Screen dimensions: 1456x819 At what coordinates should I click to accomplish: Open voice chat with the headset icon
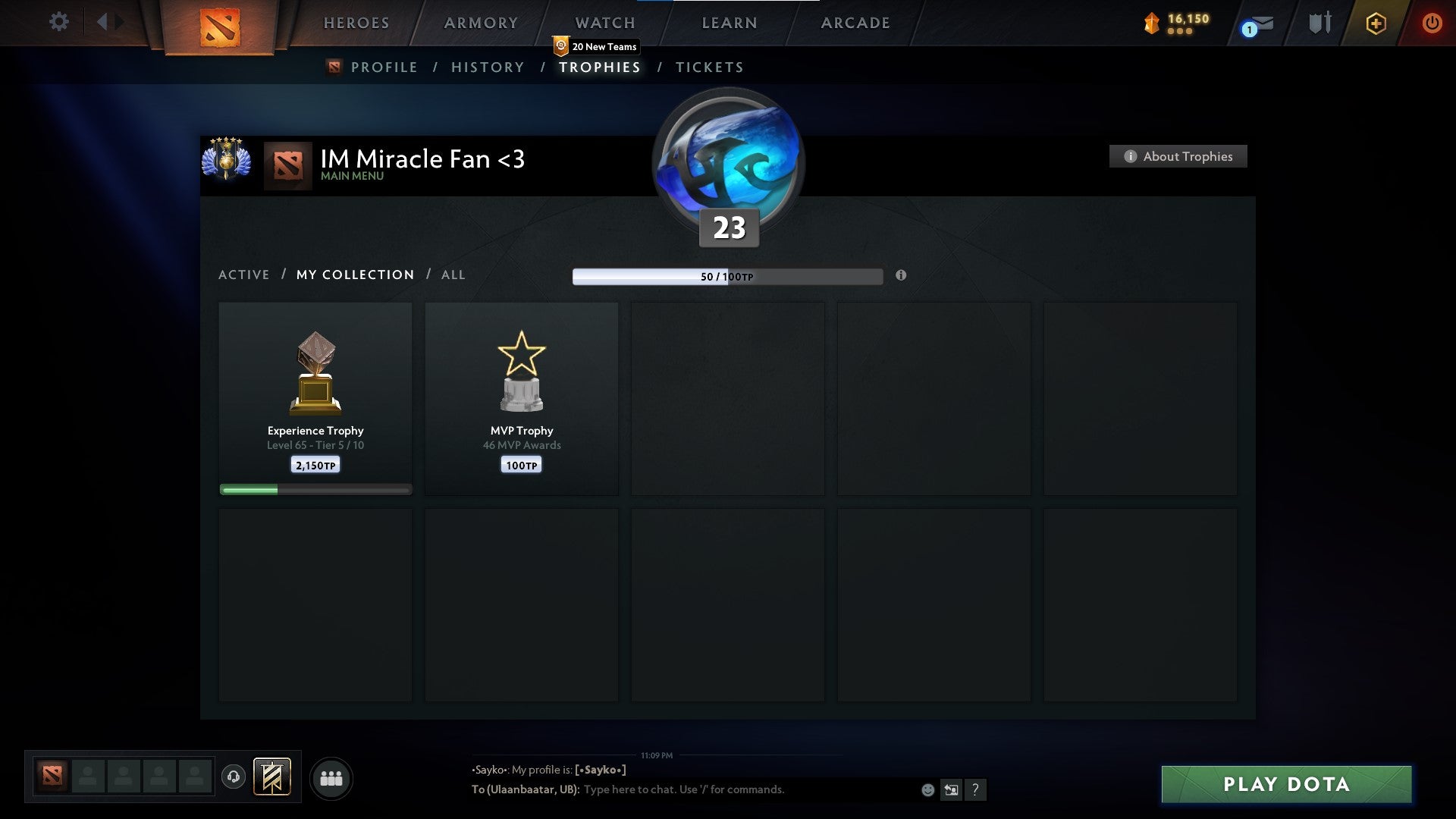point(234,777)
